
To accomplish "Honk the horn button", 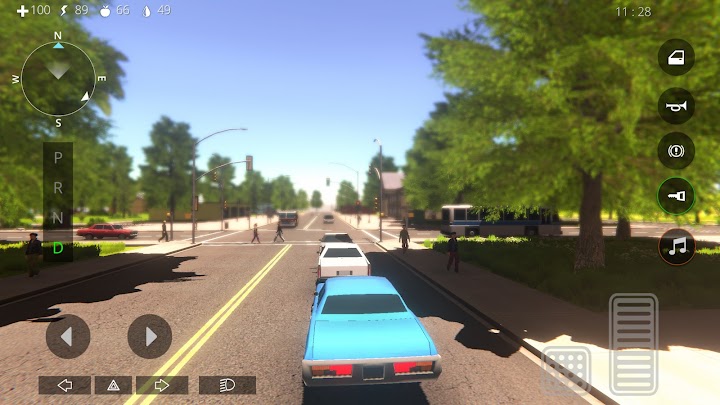I will (676, 104).
